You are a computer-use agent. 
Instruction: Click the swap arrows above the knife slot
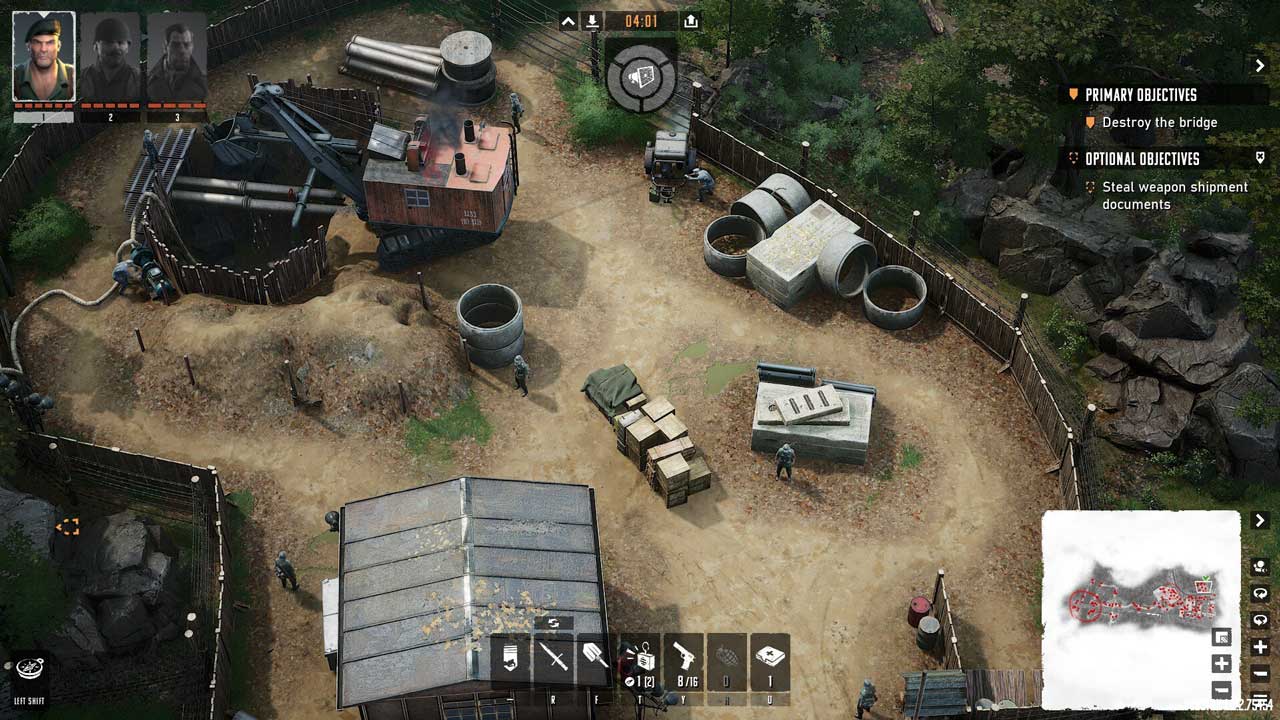coord(553,623)
